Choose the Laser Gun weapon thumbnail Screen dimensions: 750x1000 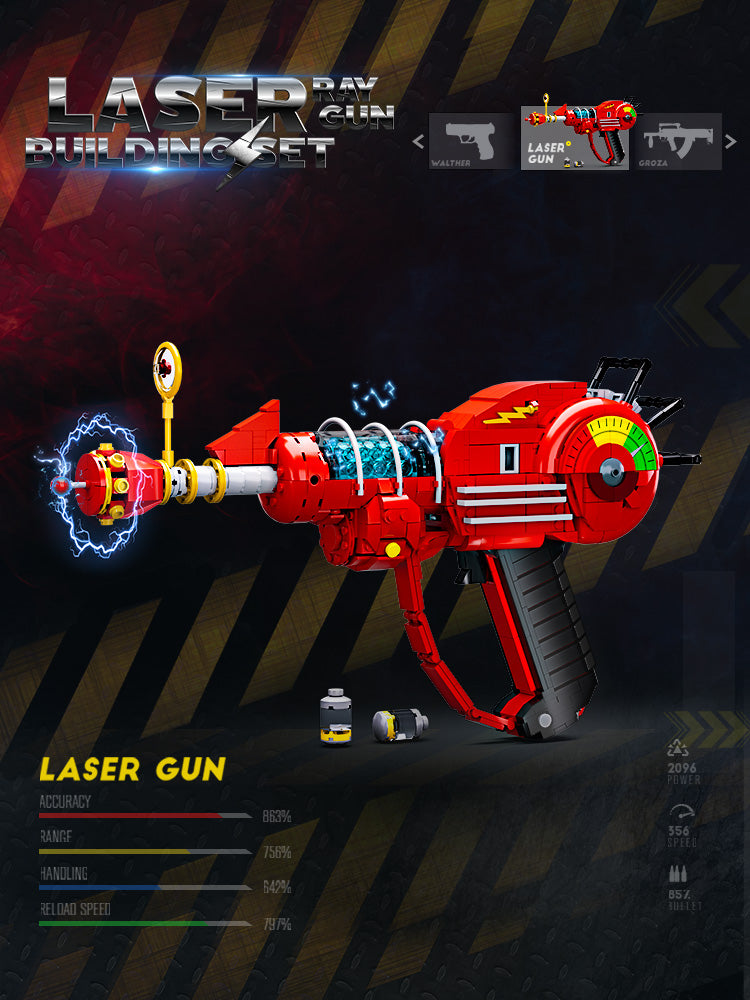pos(575,138)
